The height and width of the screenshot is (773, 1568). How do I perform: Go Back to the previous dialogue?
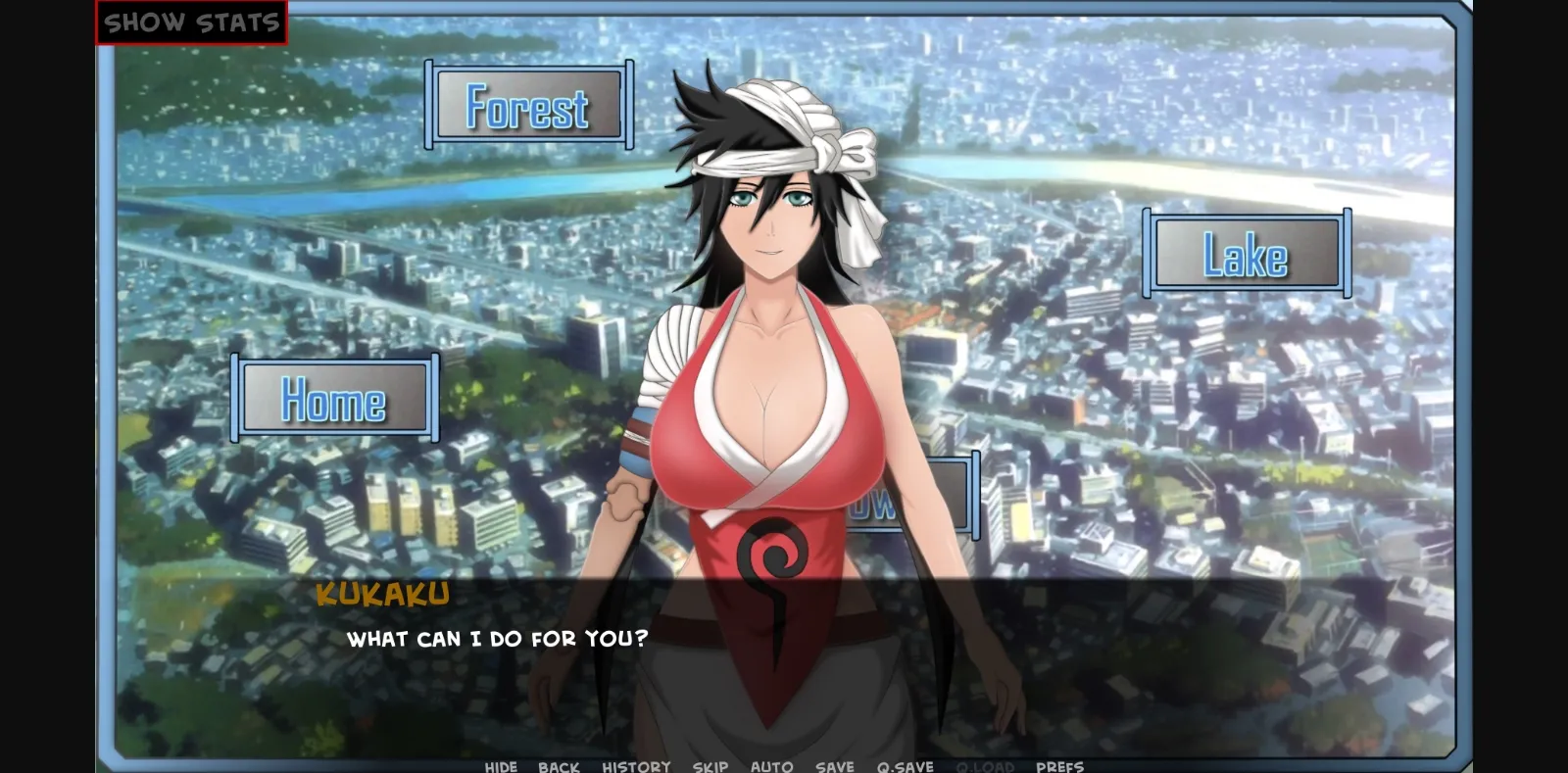(558, 766)
